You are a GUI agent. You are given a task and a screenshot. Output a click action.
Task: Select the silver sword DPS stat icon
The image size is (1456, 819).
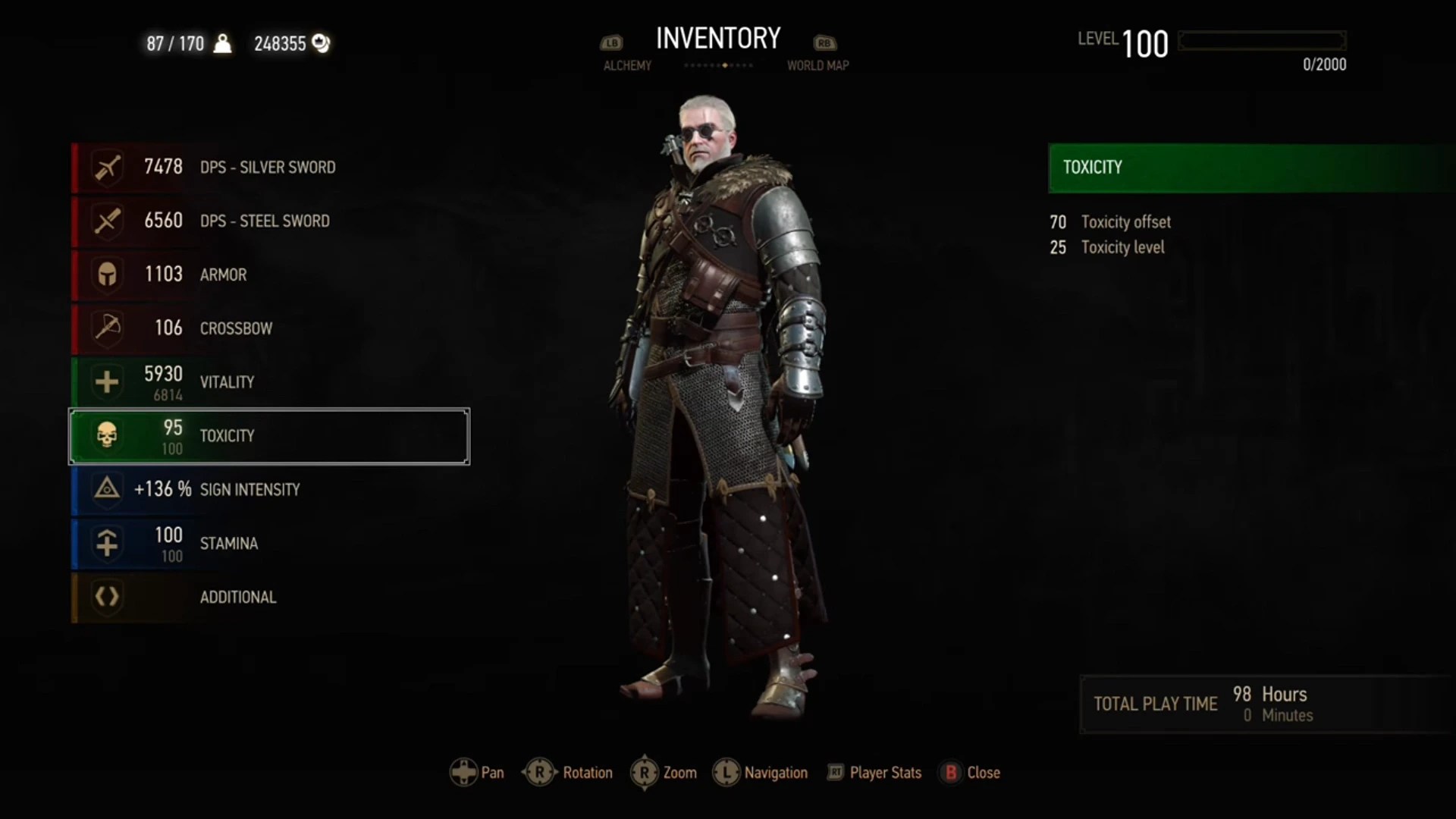tap(107, 167)
